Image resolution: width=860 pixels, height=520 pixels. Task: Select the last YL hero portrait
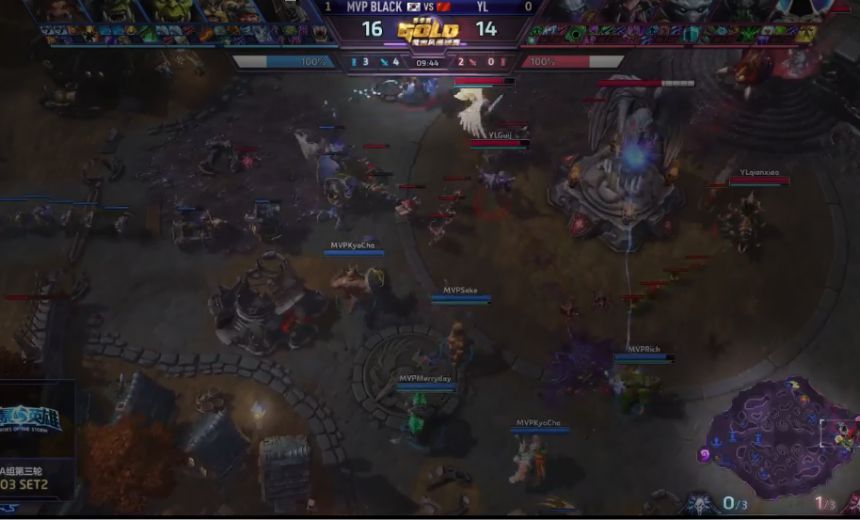(800, 11)
